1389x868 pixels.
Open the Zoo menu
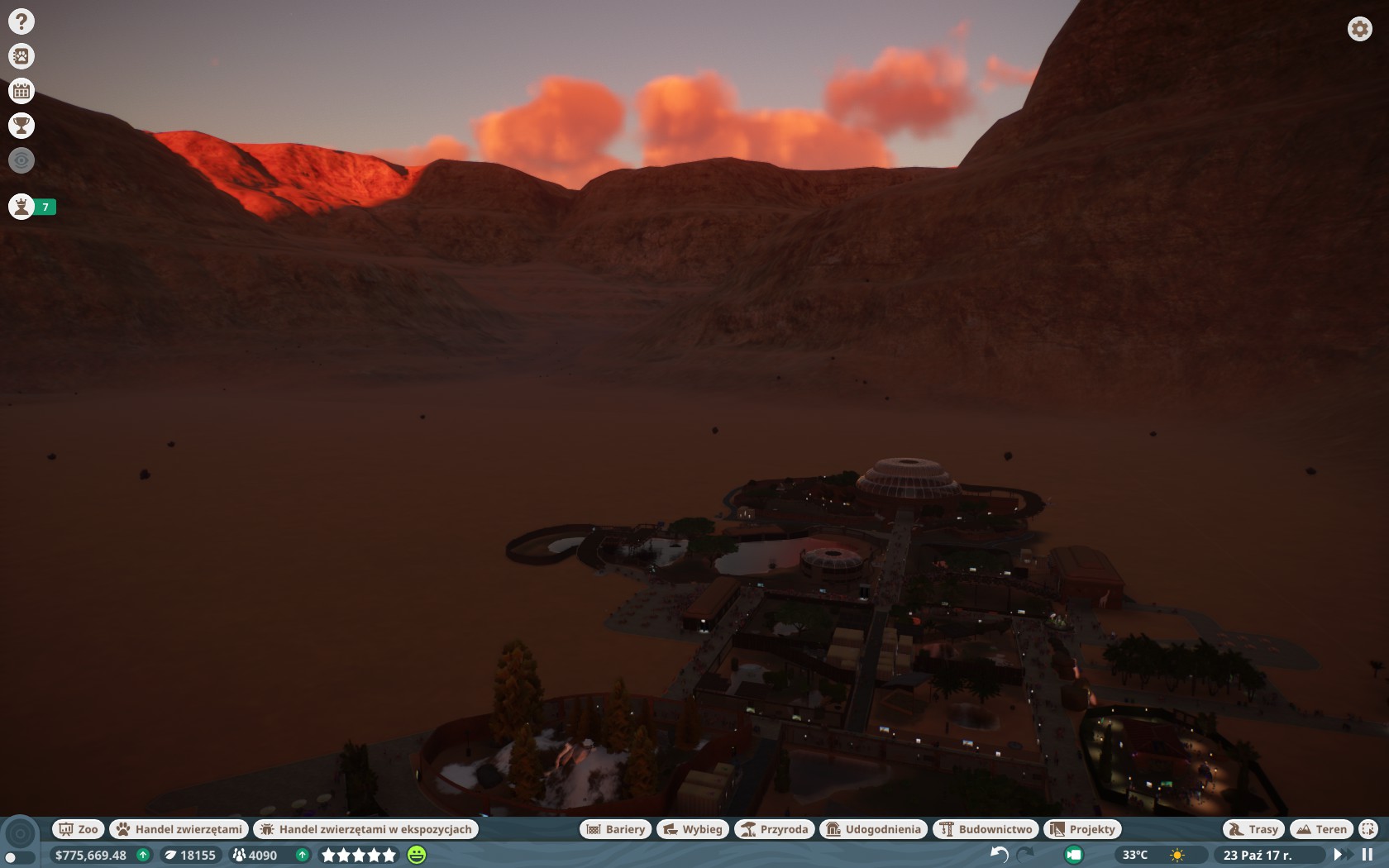tap(79, 829)
